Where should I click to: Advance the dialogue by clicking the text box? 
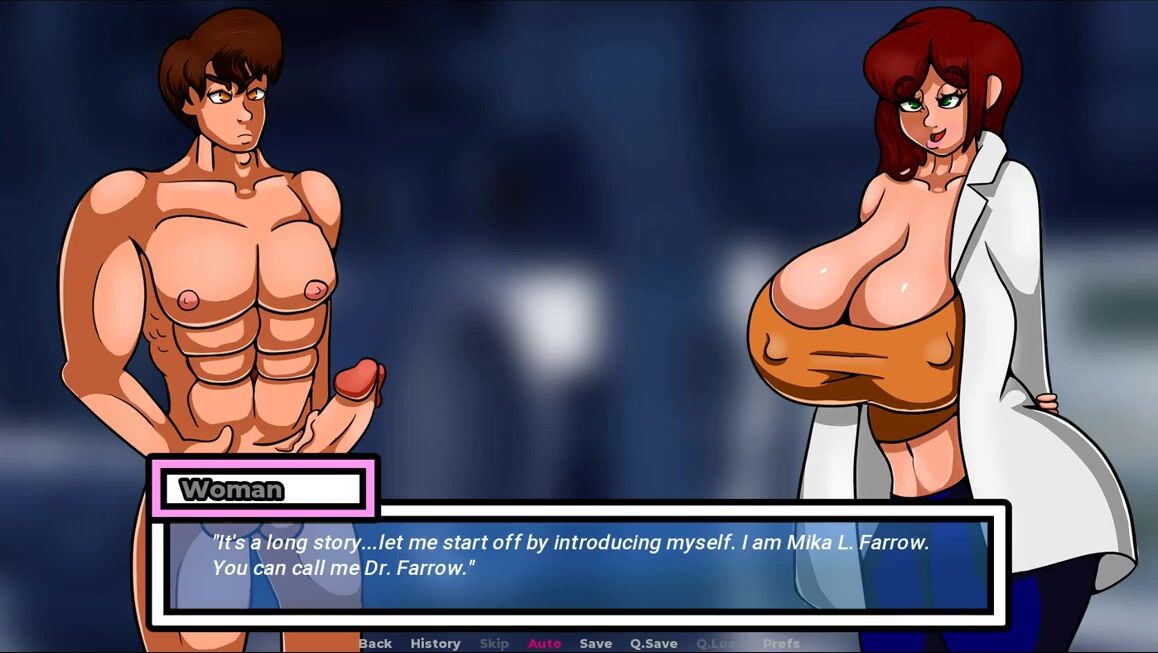[x=578, y=564]
